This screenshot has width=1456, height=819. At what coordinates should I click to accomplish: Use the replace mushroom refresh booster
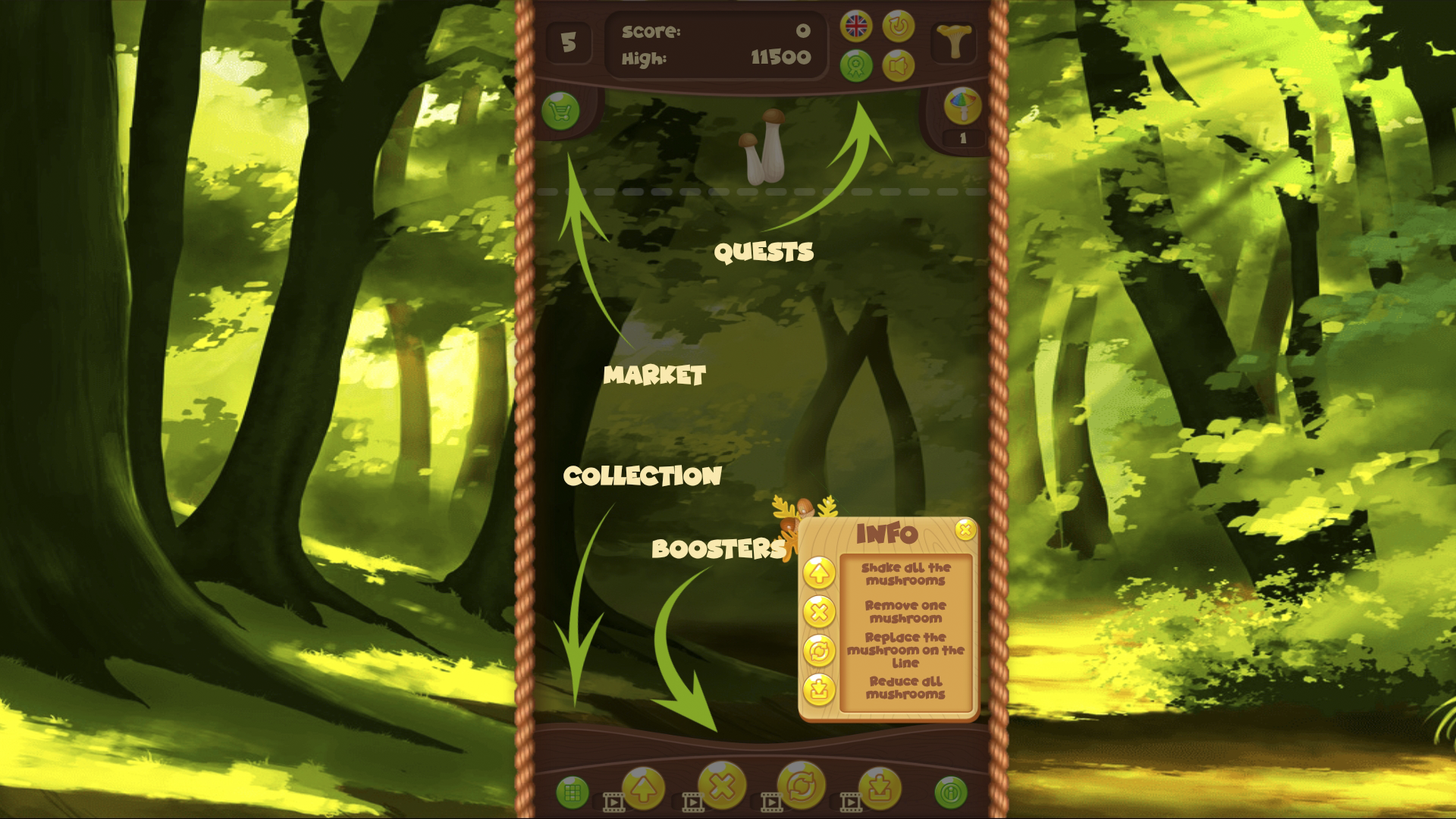(804, 785)
